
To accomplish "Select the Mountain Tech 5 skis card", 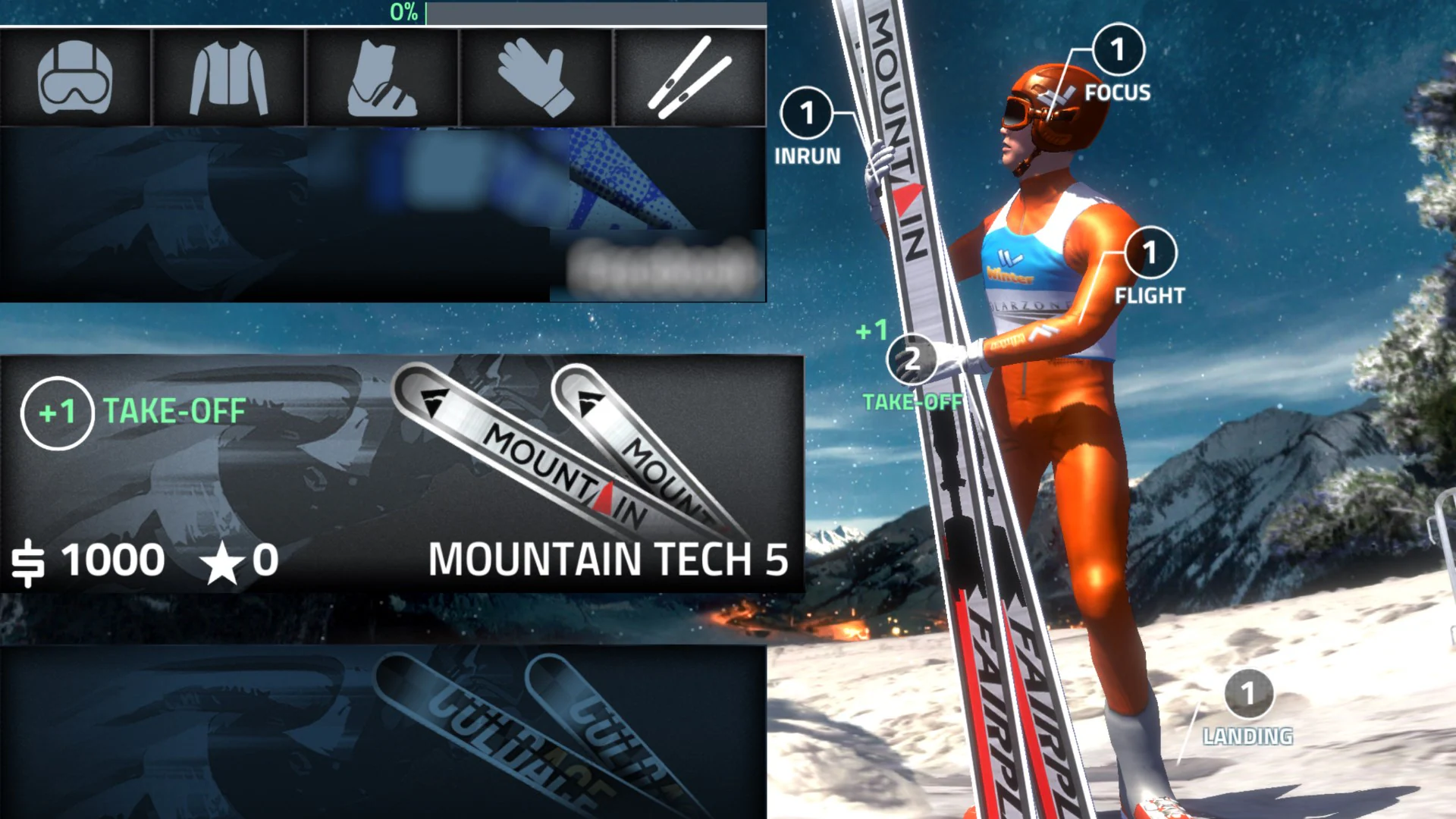I will 402,474.
